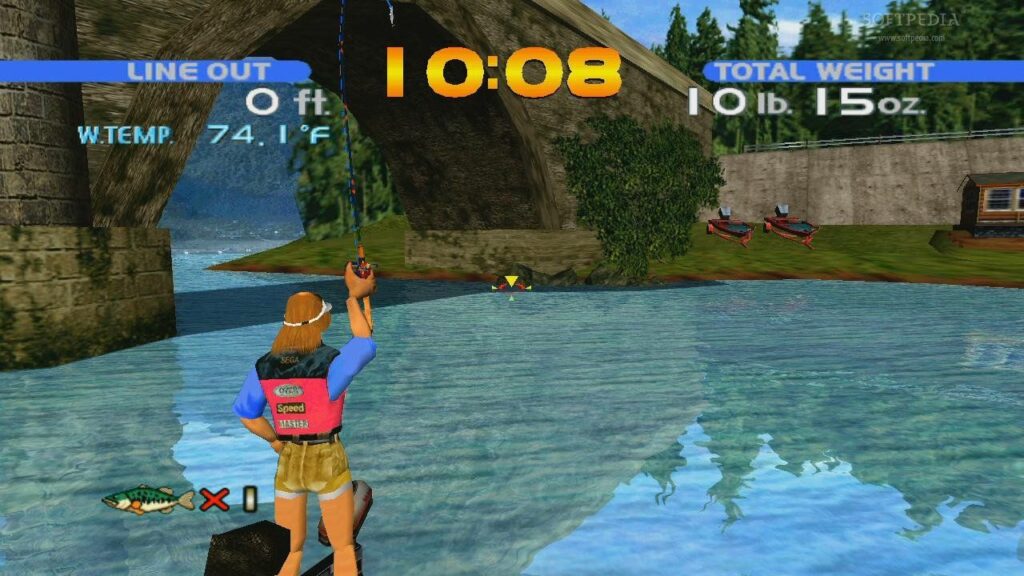Viewport: 1024px width, 576px height.
Task: Click the caught bass fish icon
Action: point(148,499)
